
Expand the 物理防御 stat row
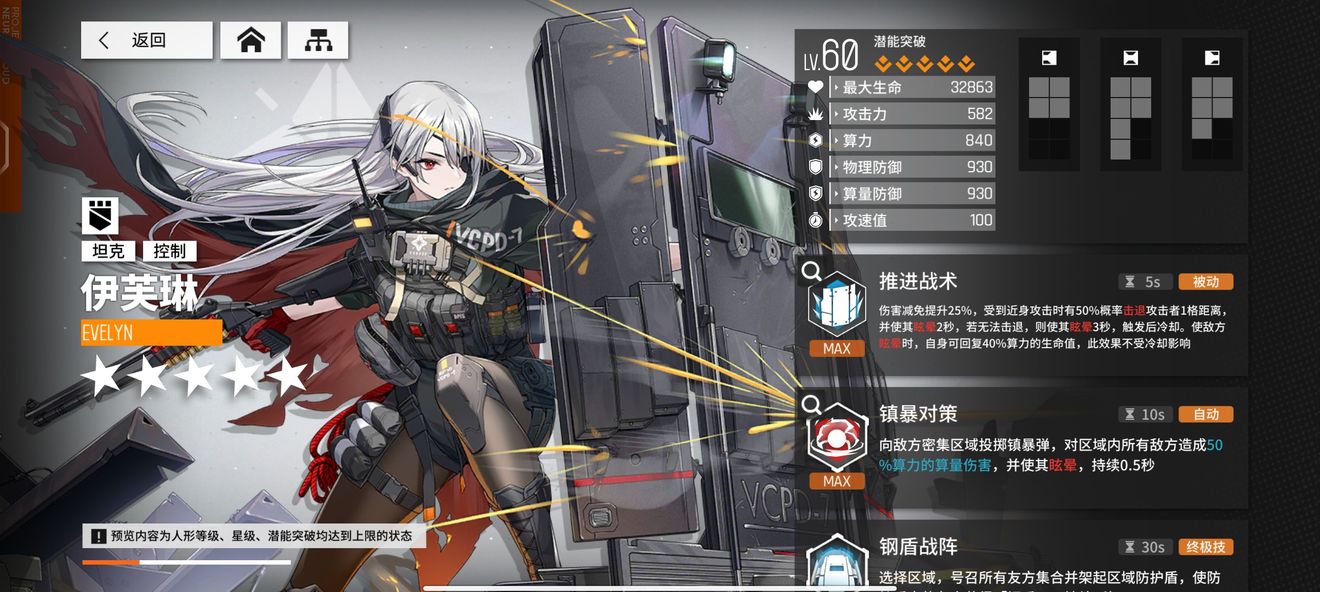(x=912, y=167)
